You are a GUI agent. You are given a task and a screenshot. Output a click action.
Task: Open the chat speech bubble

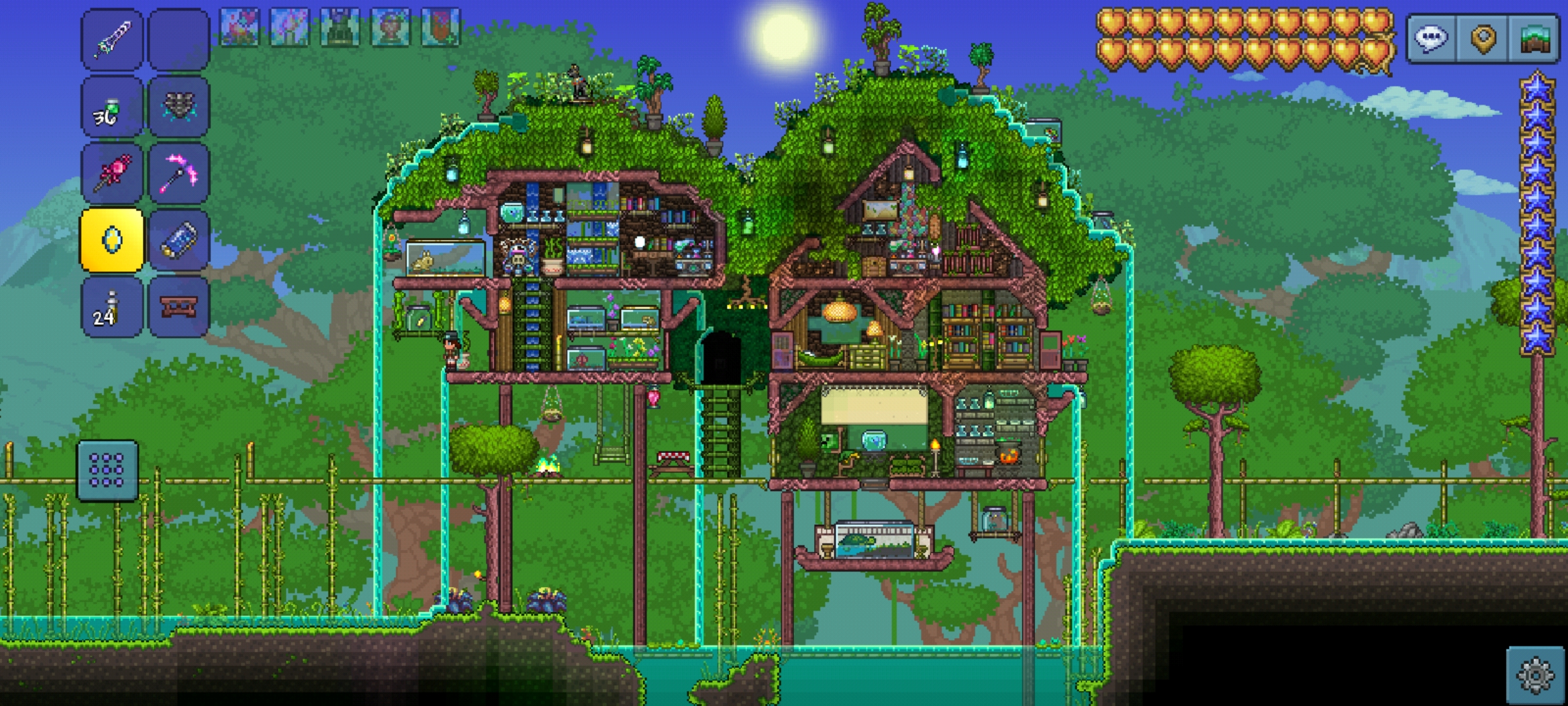pyautogui.click(x=1431, y=39)
